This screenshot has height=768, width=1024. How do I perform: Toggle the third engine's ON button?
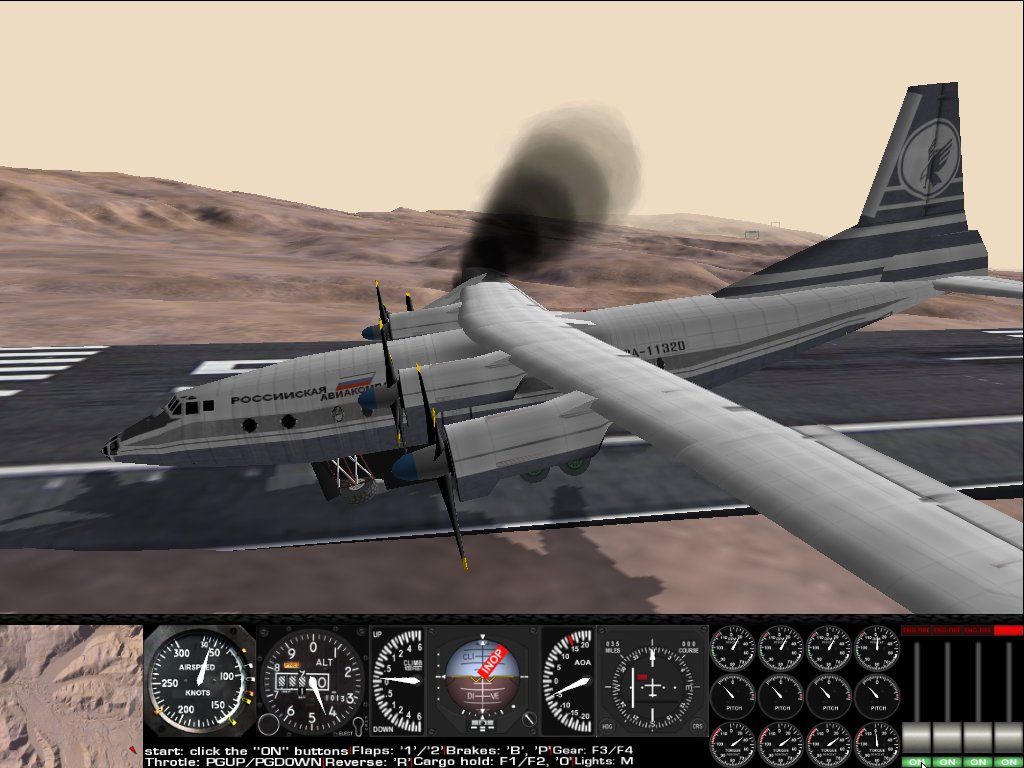coord(978,762)
